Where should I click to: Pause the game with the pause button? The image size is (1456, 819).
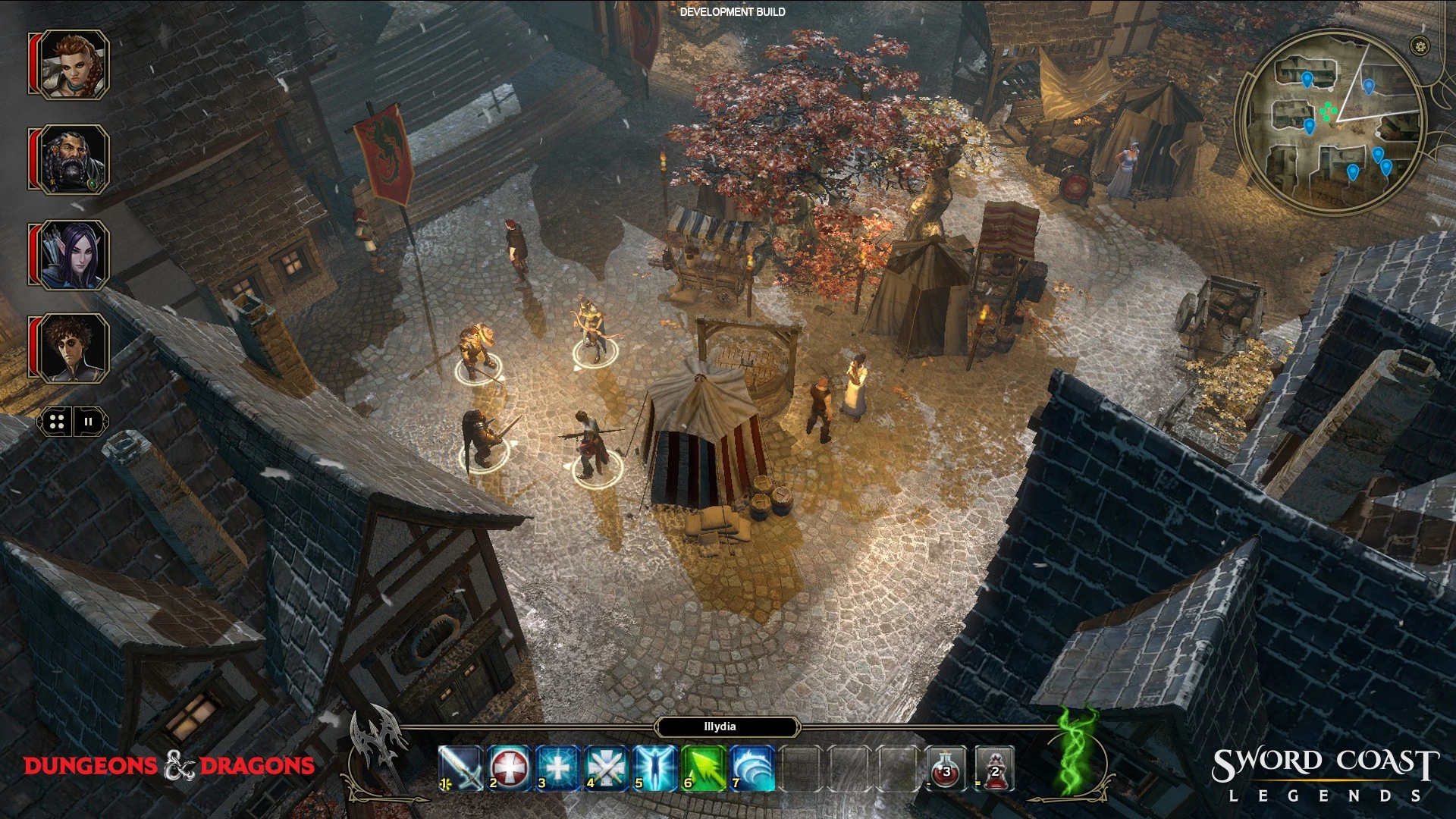coord(89,422)
